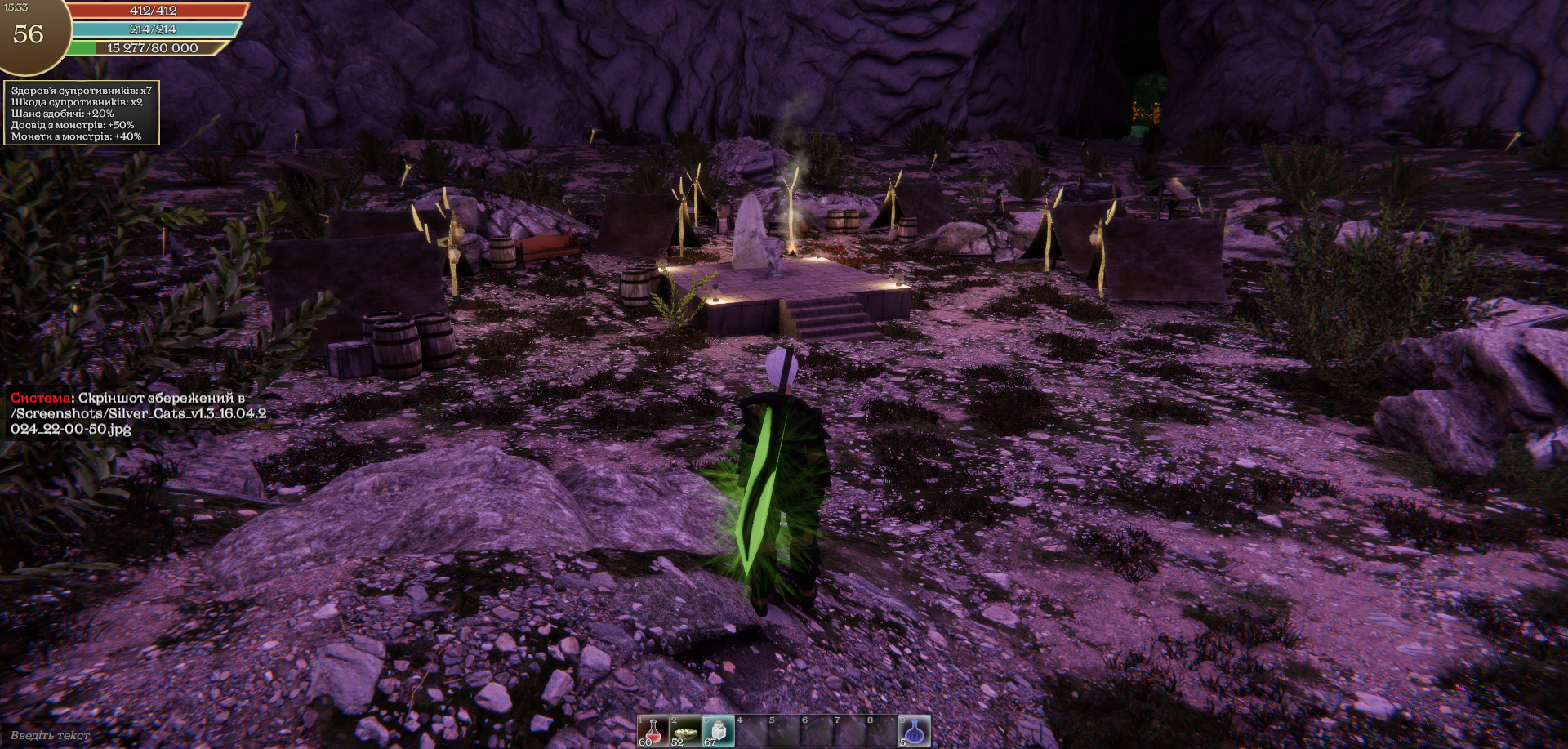Select the blue round flask potion slot
The height and width of the screenshot is (749, 1568).
point(915,731)
